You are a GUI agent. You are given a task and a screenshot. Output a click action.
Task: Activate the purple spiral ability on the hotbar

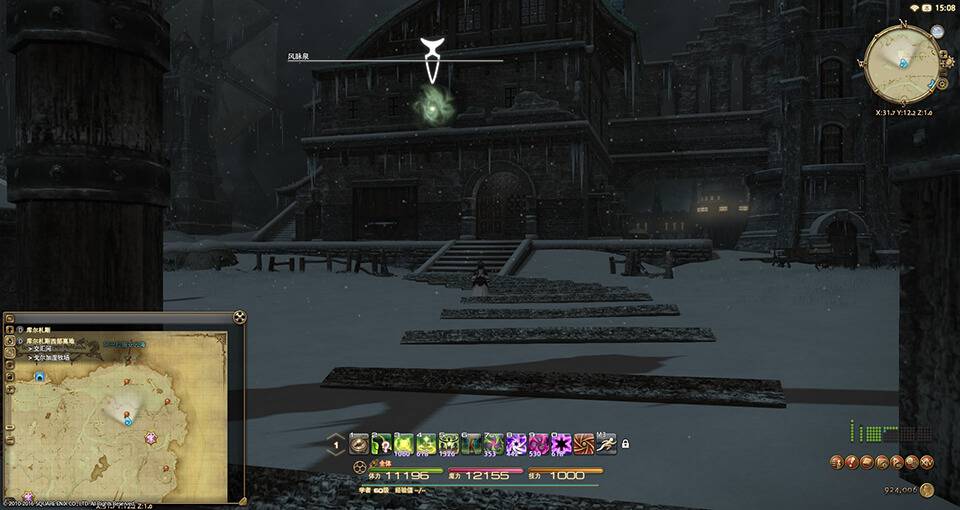(517, 443)
